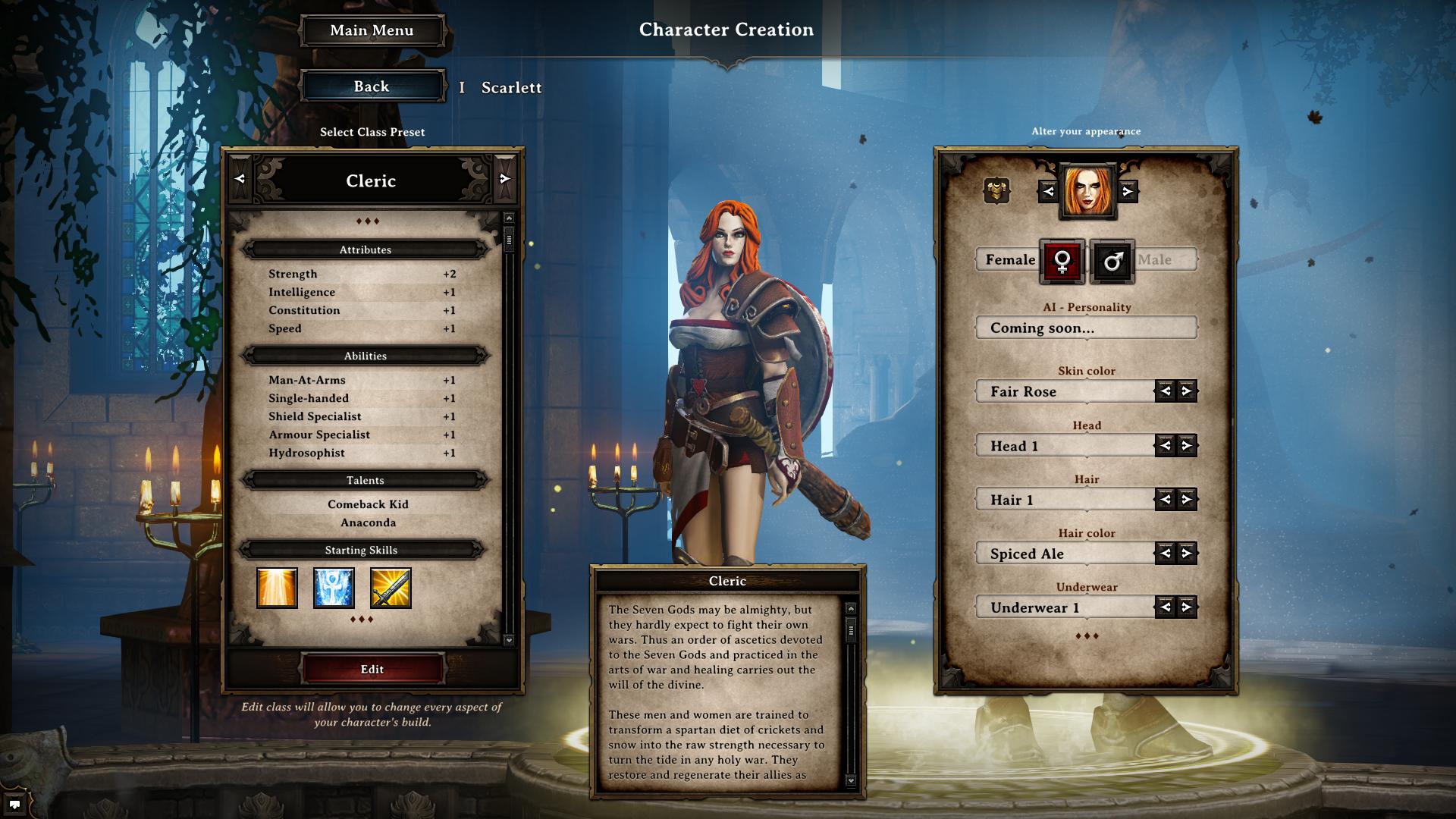Pick the next hair color after Spiced Ale
Screen dimensions: 1456x819
click(1187, 554)
